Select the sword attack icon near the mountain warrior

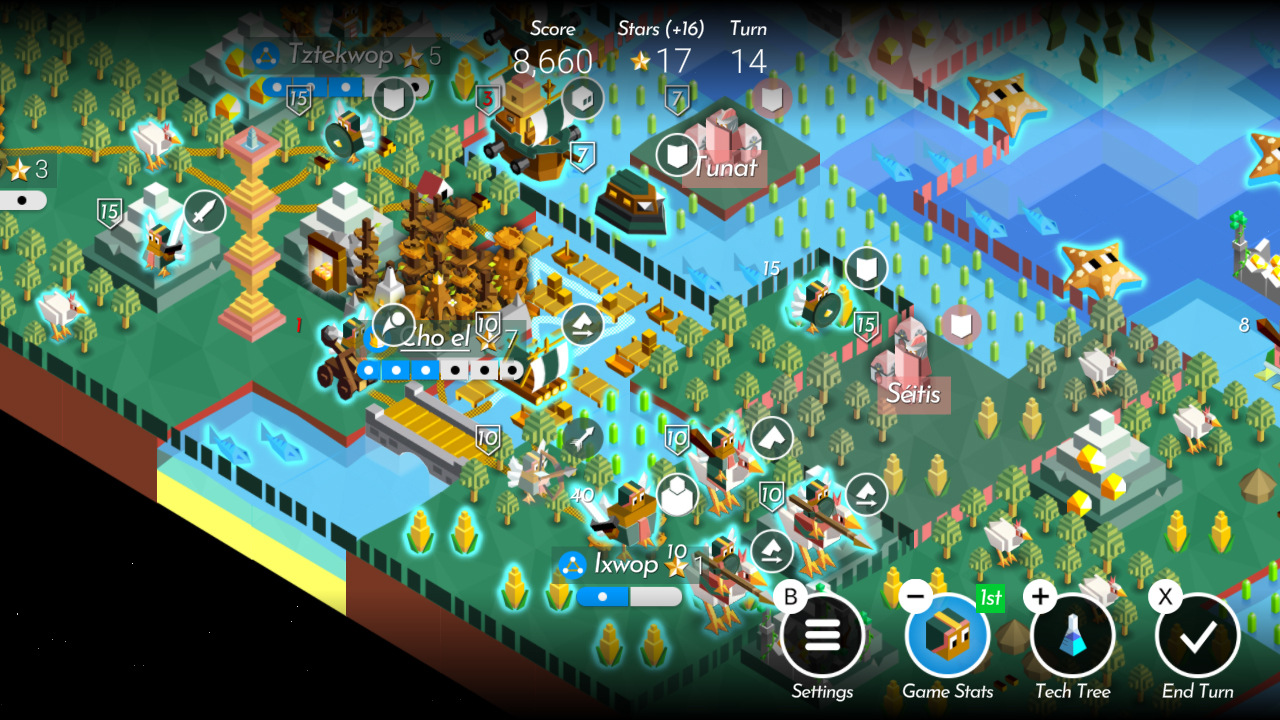point(203,212)
